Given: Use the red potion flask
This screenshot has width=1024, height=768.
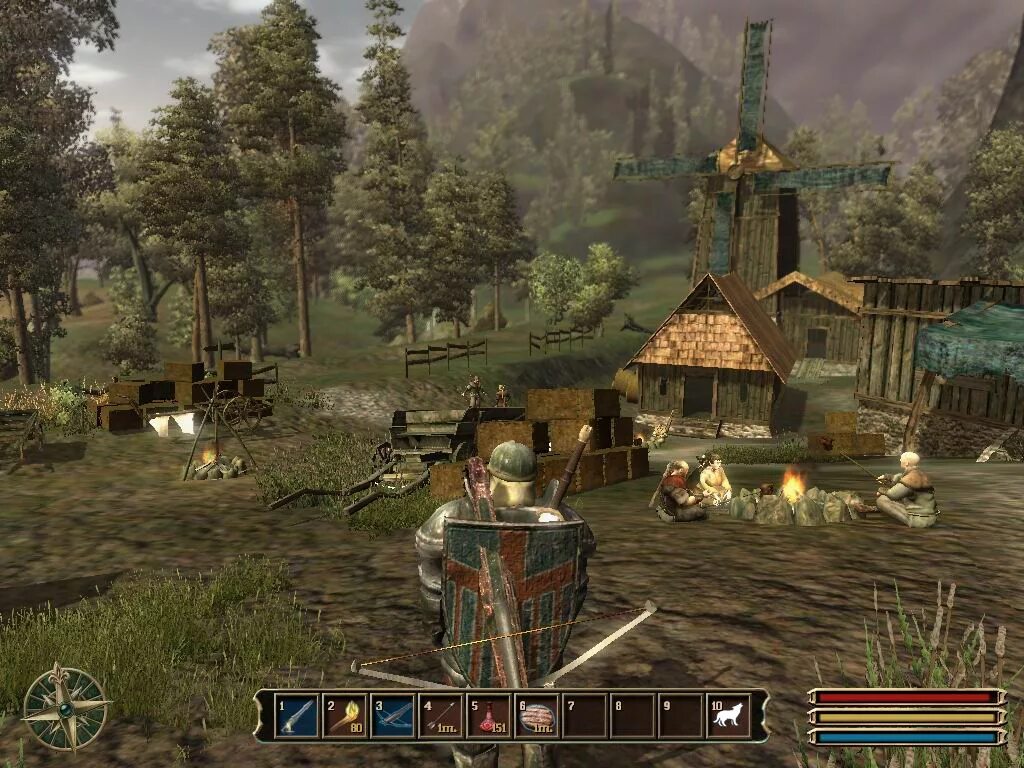Looking at the screenshot, I should 488,716.
